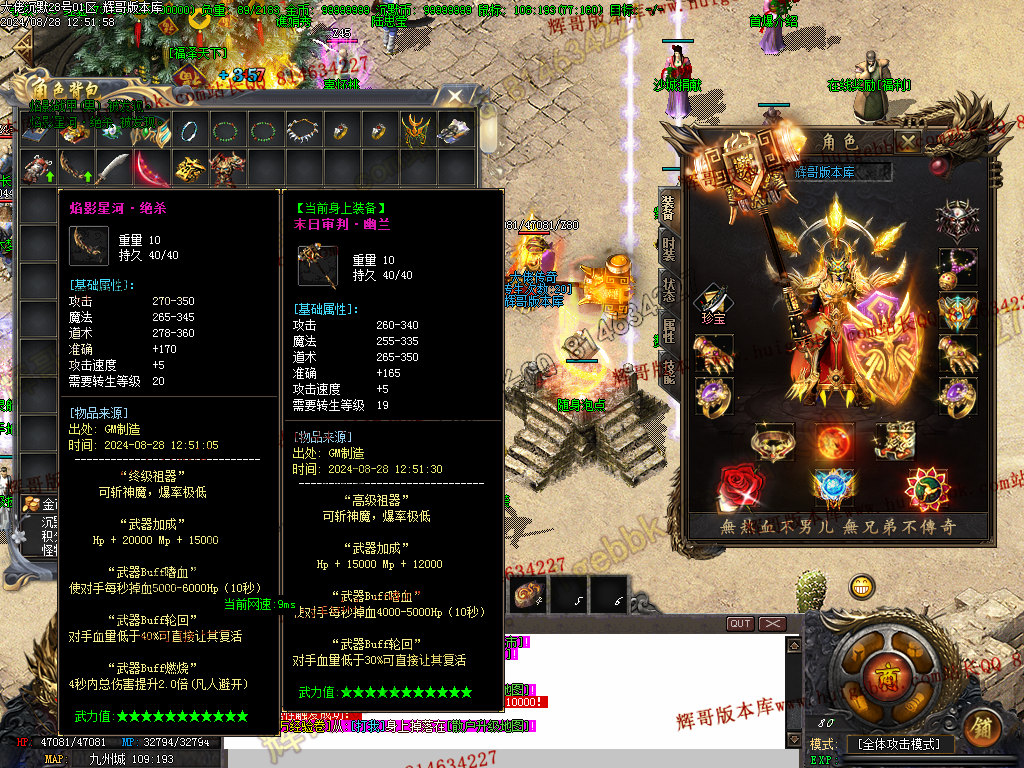Click the OUT button above chat
The image size is (1024, 768).
(740, 624)
